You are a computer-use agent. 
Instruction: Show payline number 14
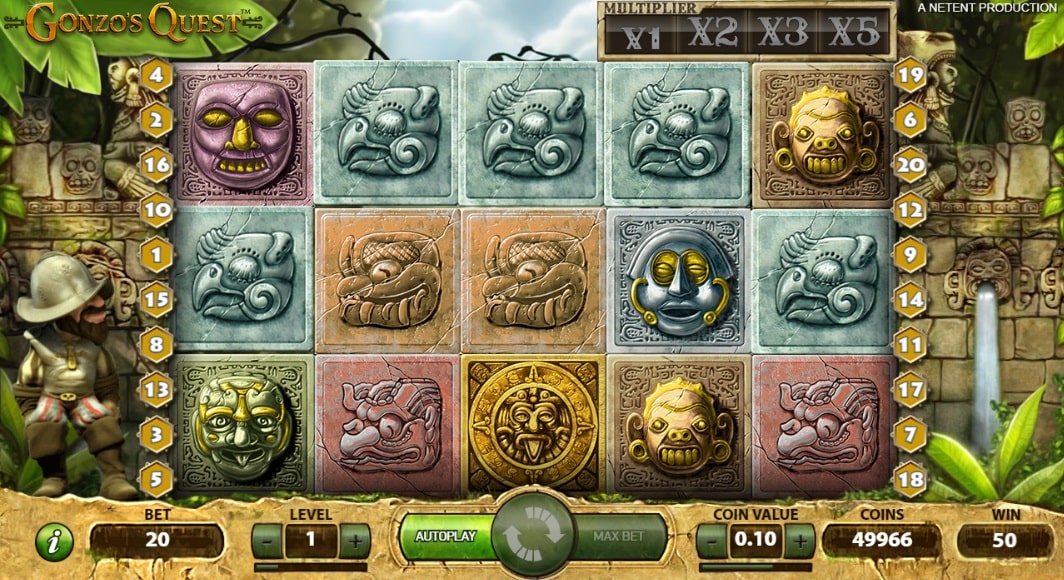pos(909,299)
